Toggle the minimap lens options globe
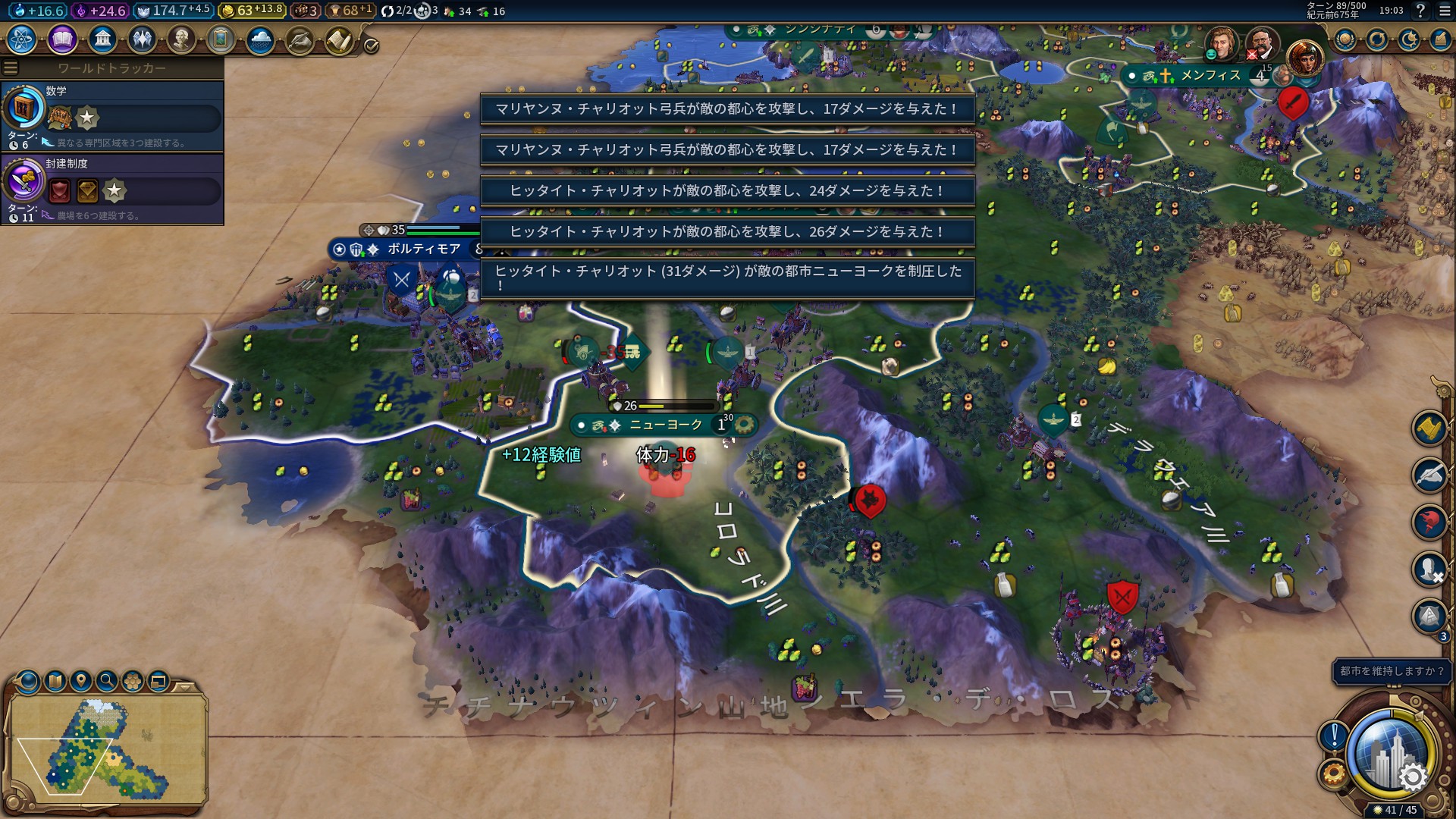The height and width of the screenshot is (819, 1456). pos(29,681)
